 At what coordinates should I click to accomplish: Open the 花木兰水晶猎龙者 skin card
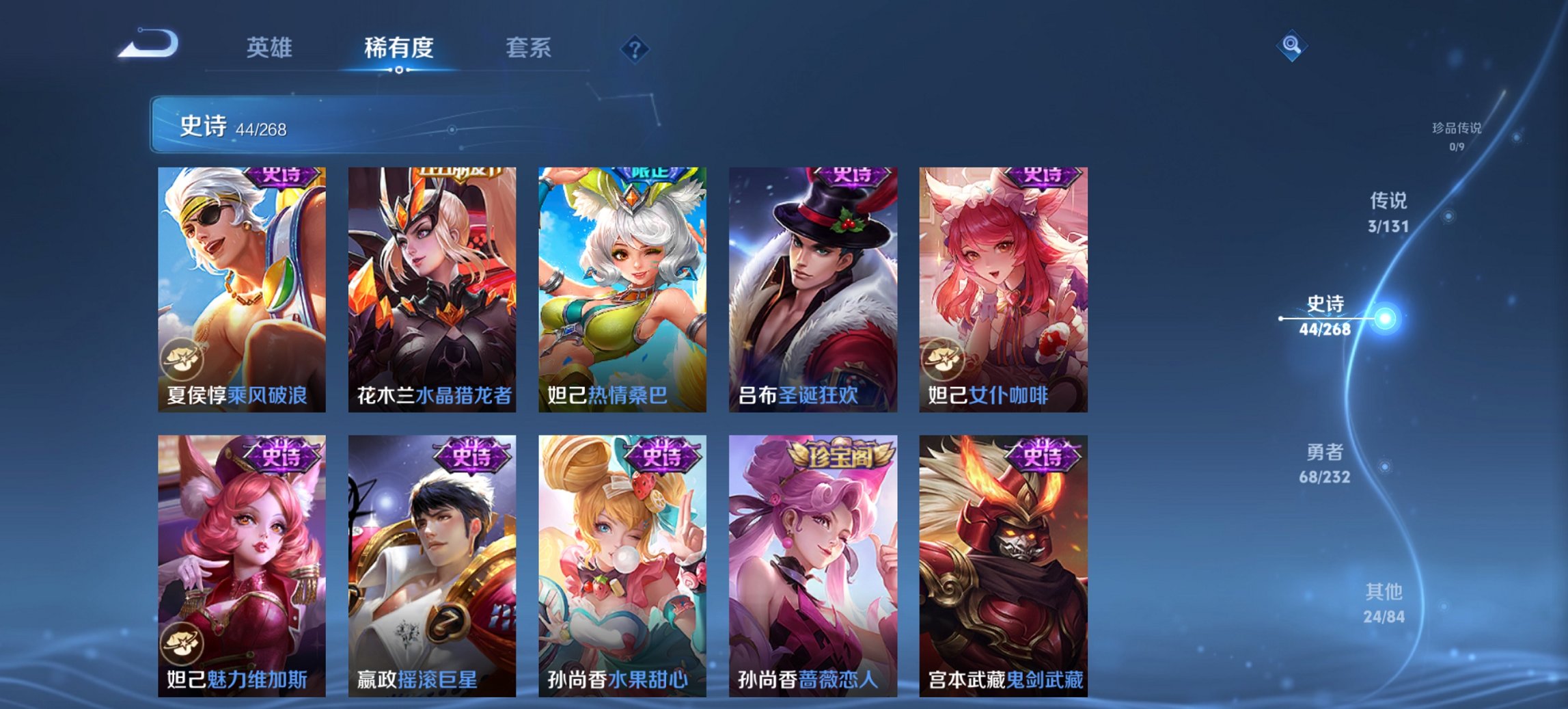click(x=431, y=287)
